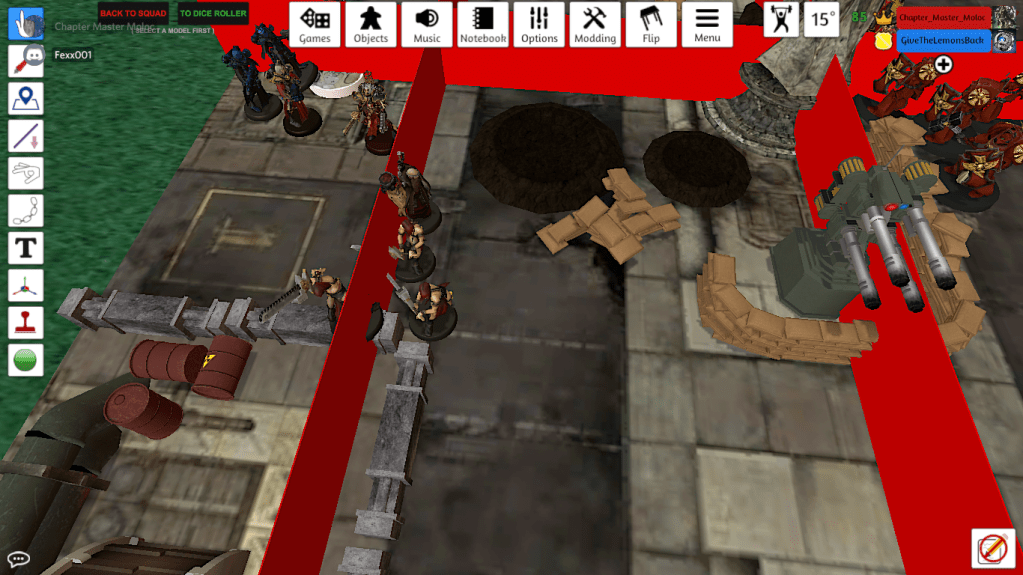Select the red stamp decal tool
The height and width of the screenshot is (575, 1023).
[x=26, y=322]
